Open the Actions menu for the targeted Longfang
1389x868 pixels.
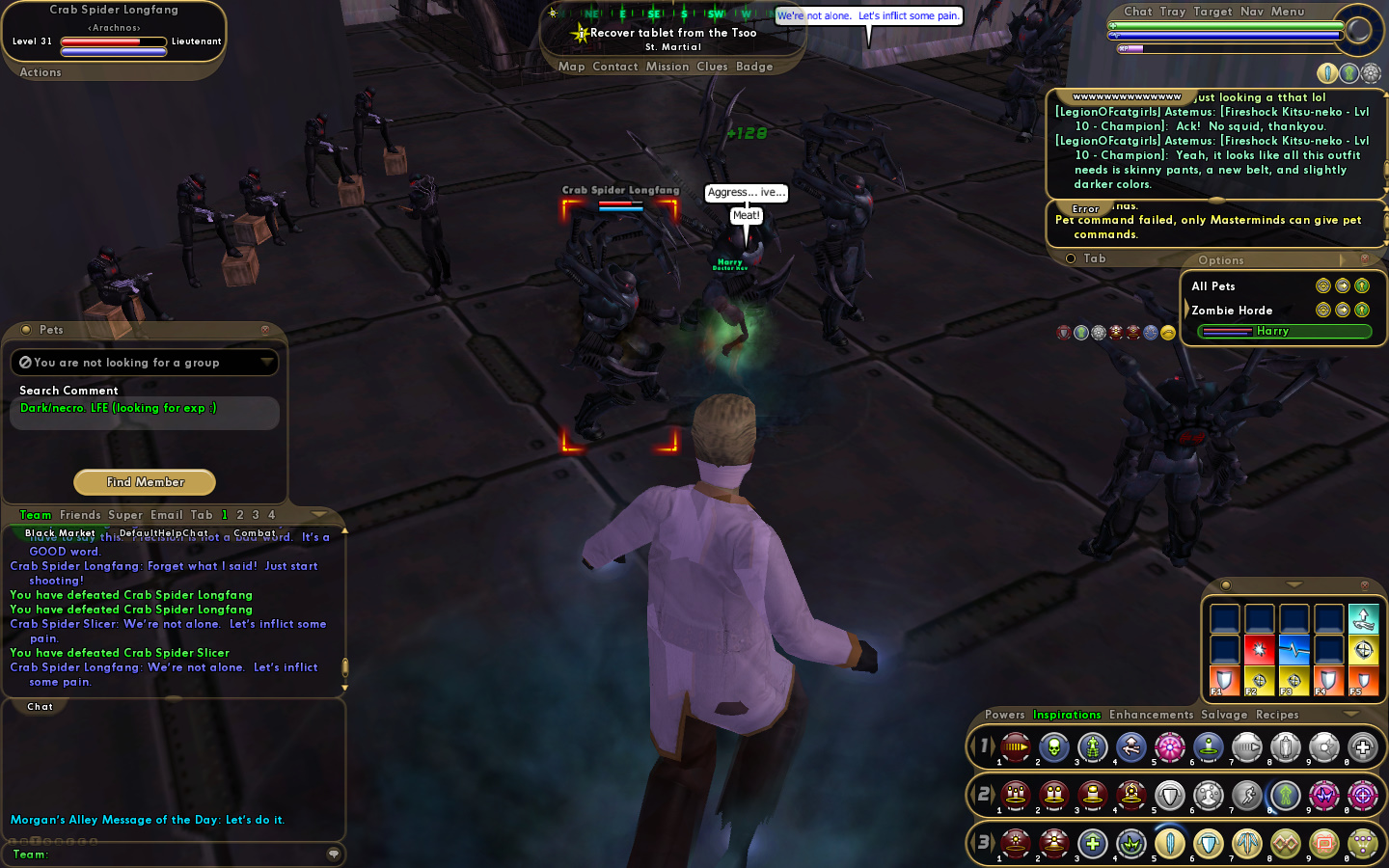coord(41,72)
